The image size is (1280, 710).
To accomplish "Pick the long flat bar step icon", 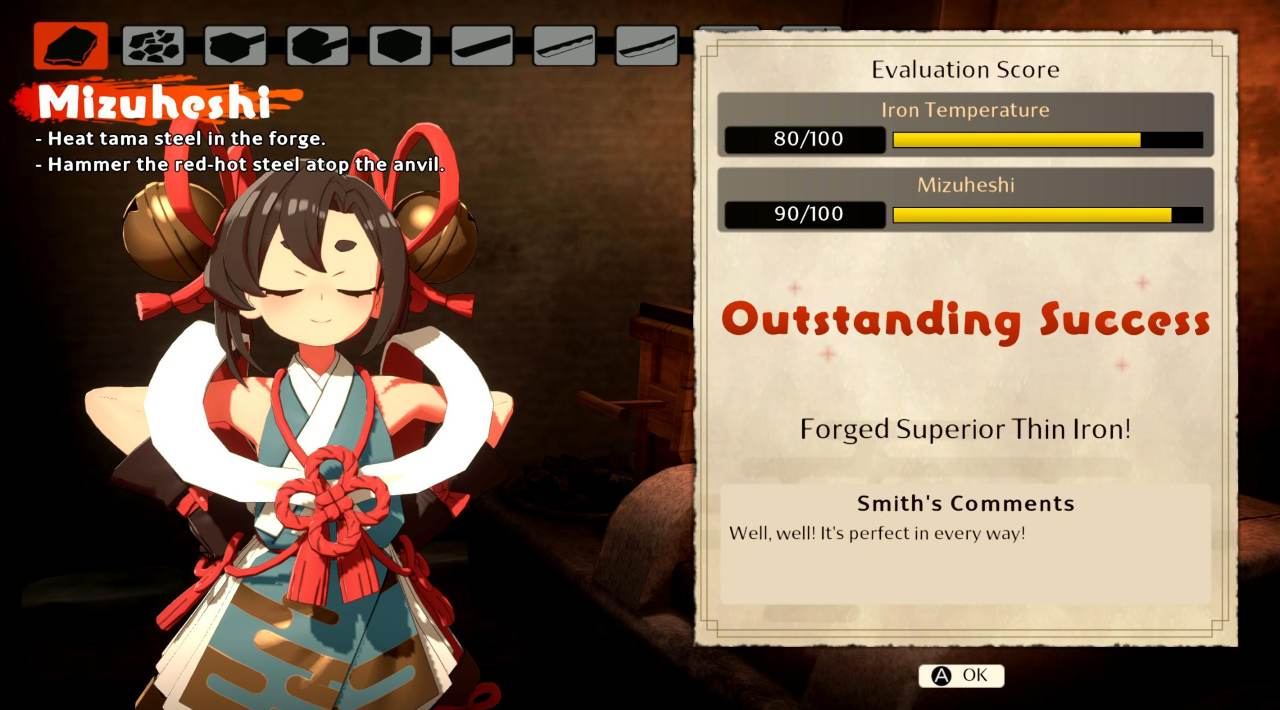I will click(482, 46).
